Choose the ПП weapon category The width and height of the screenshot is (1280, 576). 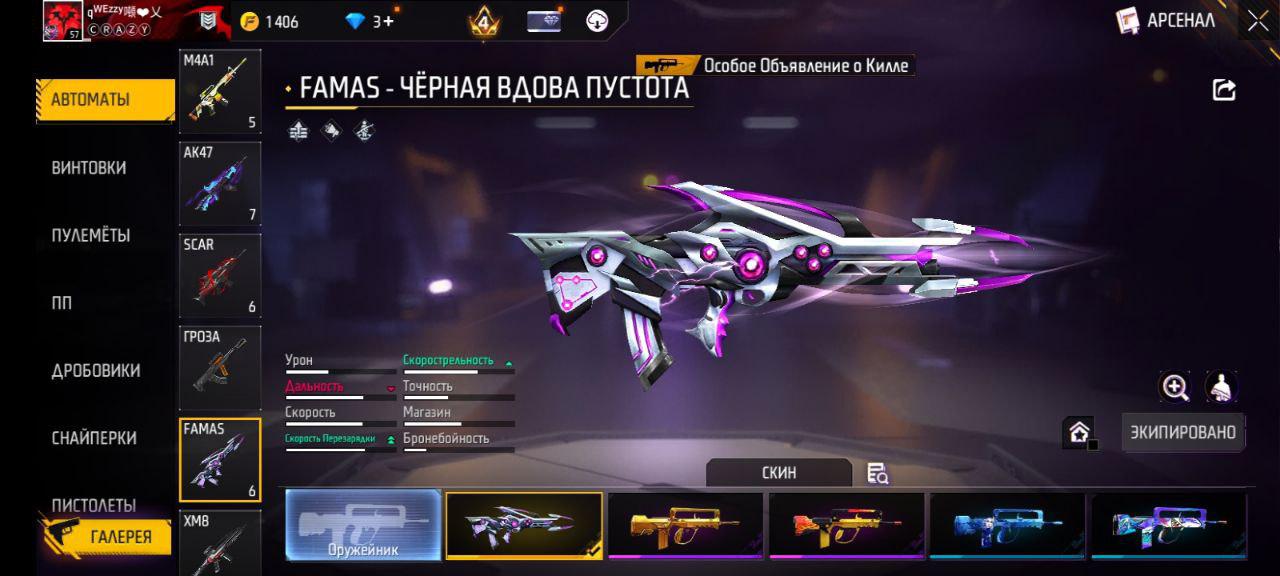tap(62, 303)
